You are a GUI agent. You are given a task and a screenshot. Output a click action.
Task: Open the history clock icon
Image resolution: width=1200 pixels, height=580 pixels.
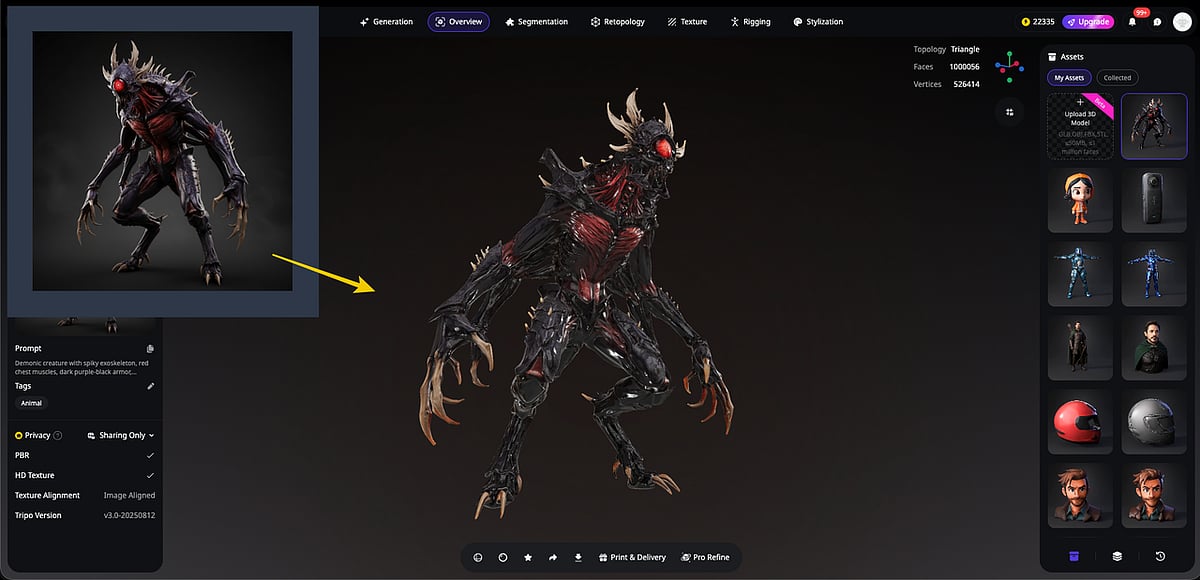[x=1160, y=556]
